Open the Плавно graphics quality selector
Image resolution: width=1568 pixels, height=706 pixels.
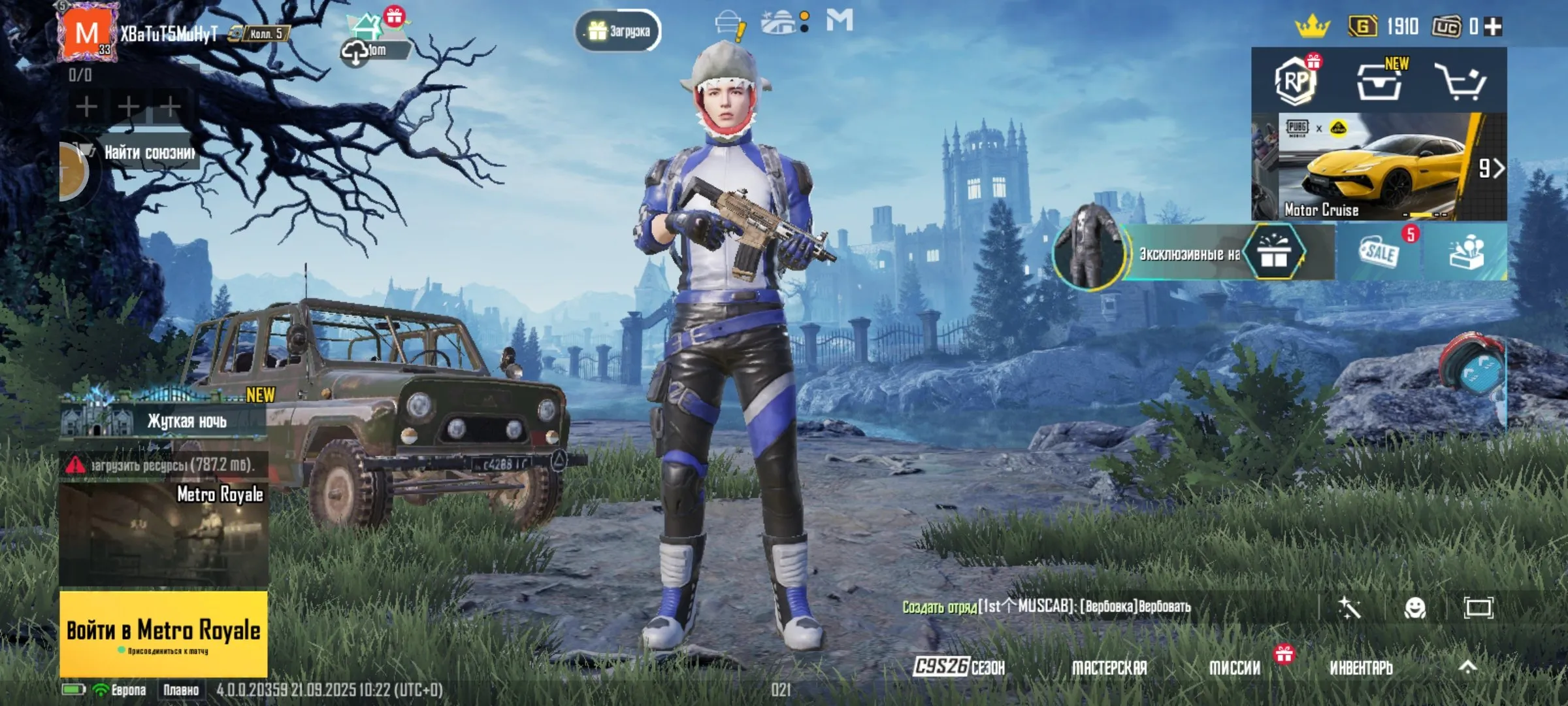point(180,690)
